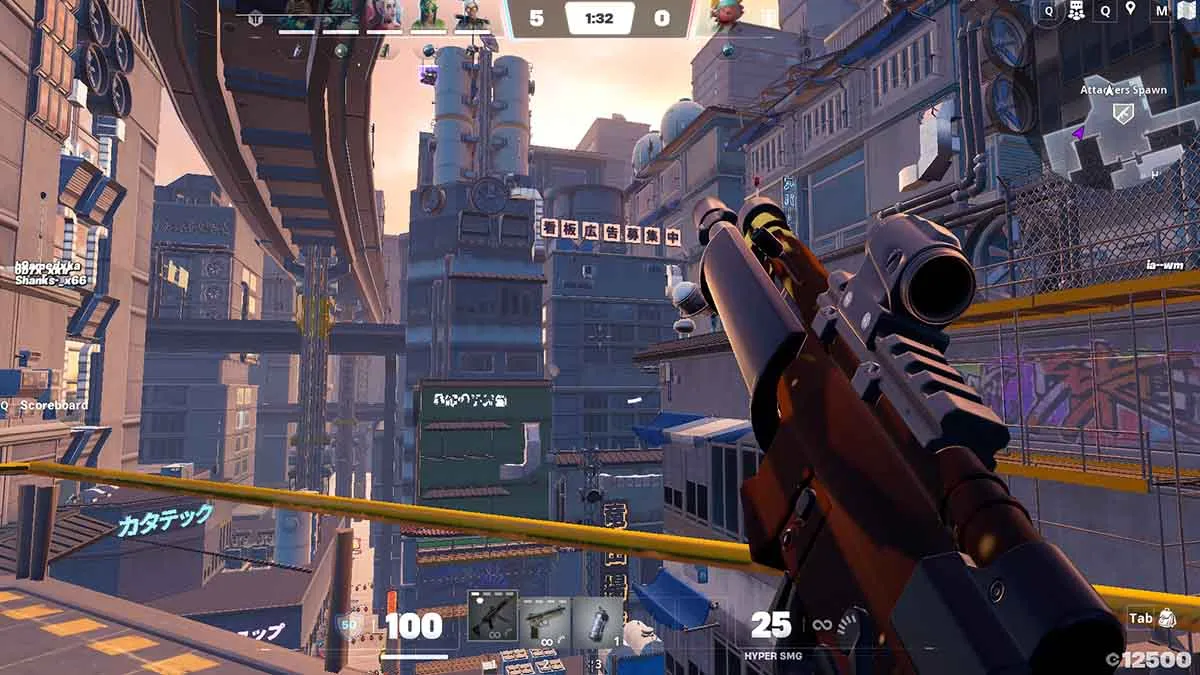Image resolution: width=1200 pixels, height=675 pixels.
Task: Open the backpack inventory icon
Action: [x=1167, y=619]
